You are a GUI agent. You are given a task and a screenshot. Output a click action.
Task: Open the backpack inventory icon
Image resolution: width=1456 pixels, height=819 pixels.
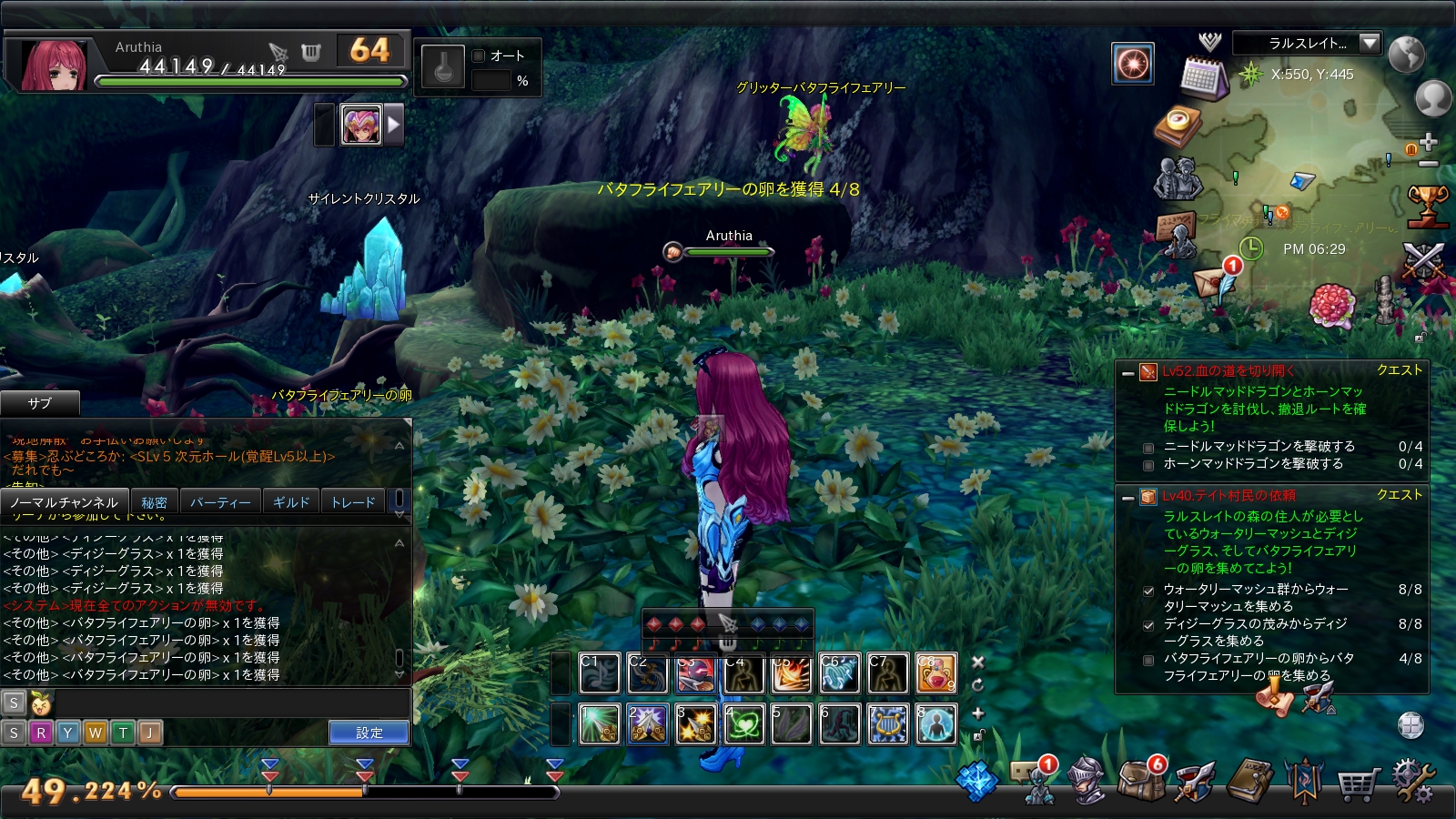pos(1141,781)
